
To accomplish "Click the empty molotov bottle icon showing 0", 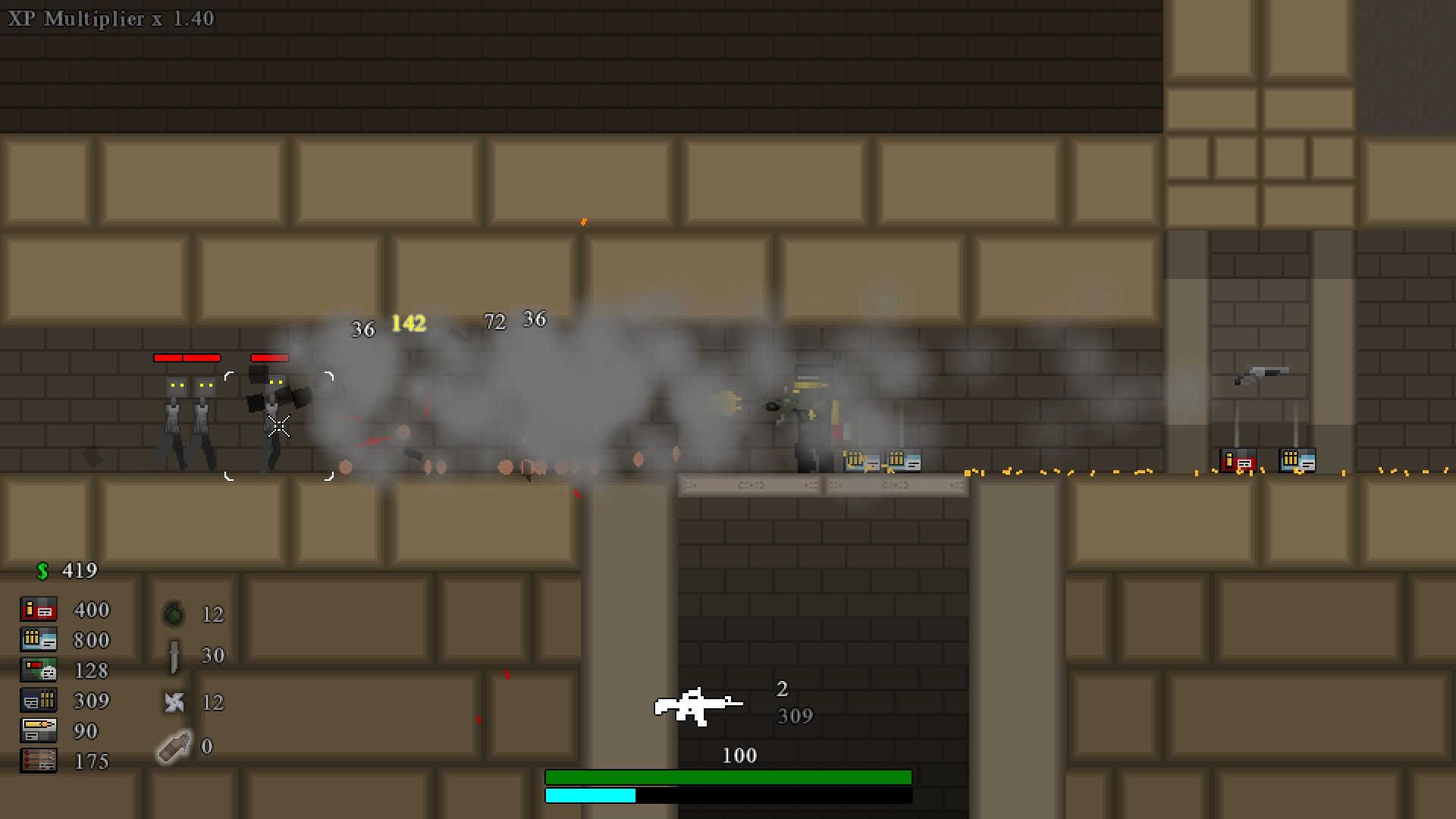I will point(173,747).
